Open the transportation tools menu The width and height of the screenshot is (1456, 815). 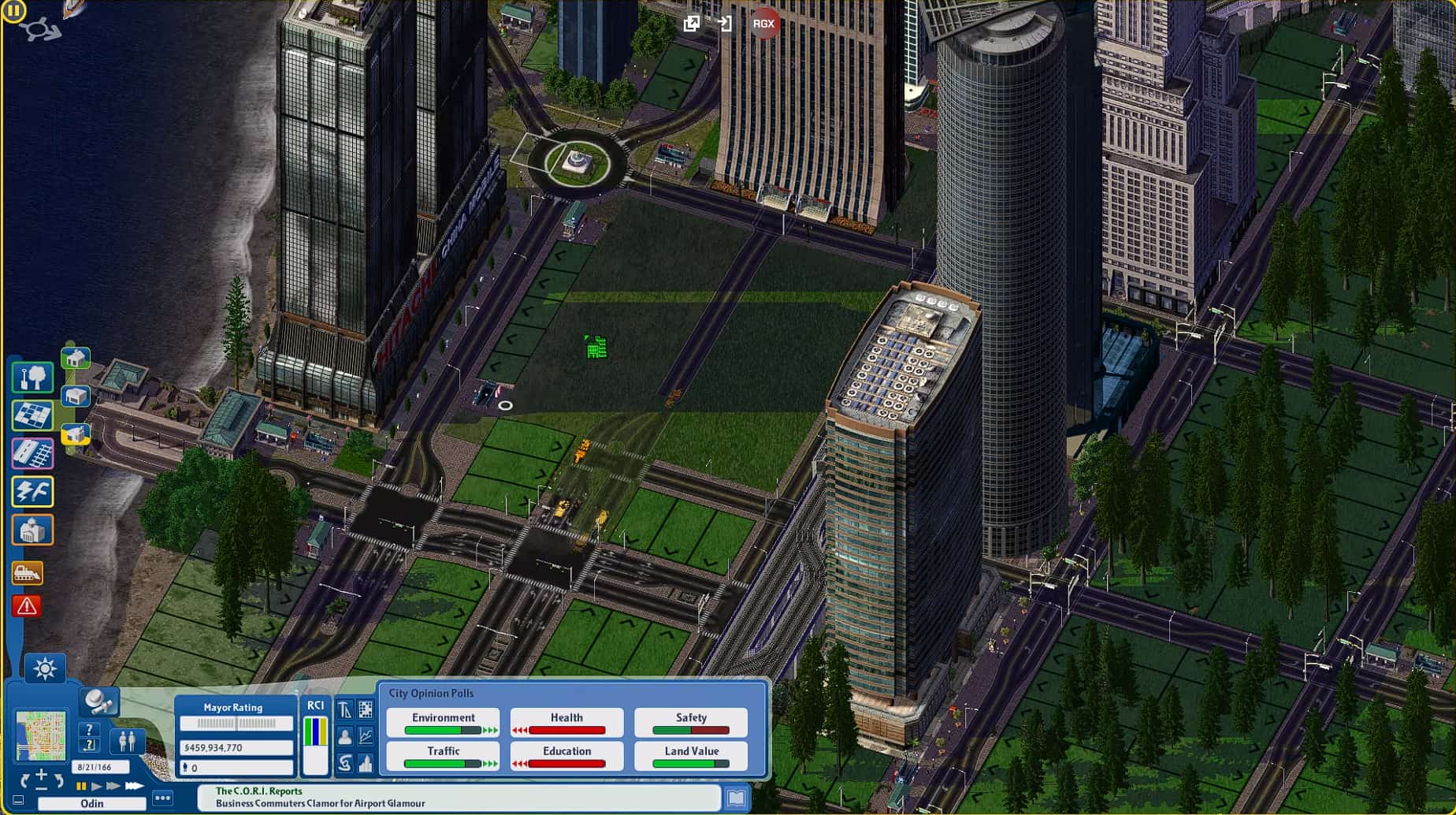[x=32, y=453]
